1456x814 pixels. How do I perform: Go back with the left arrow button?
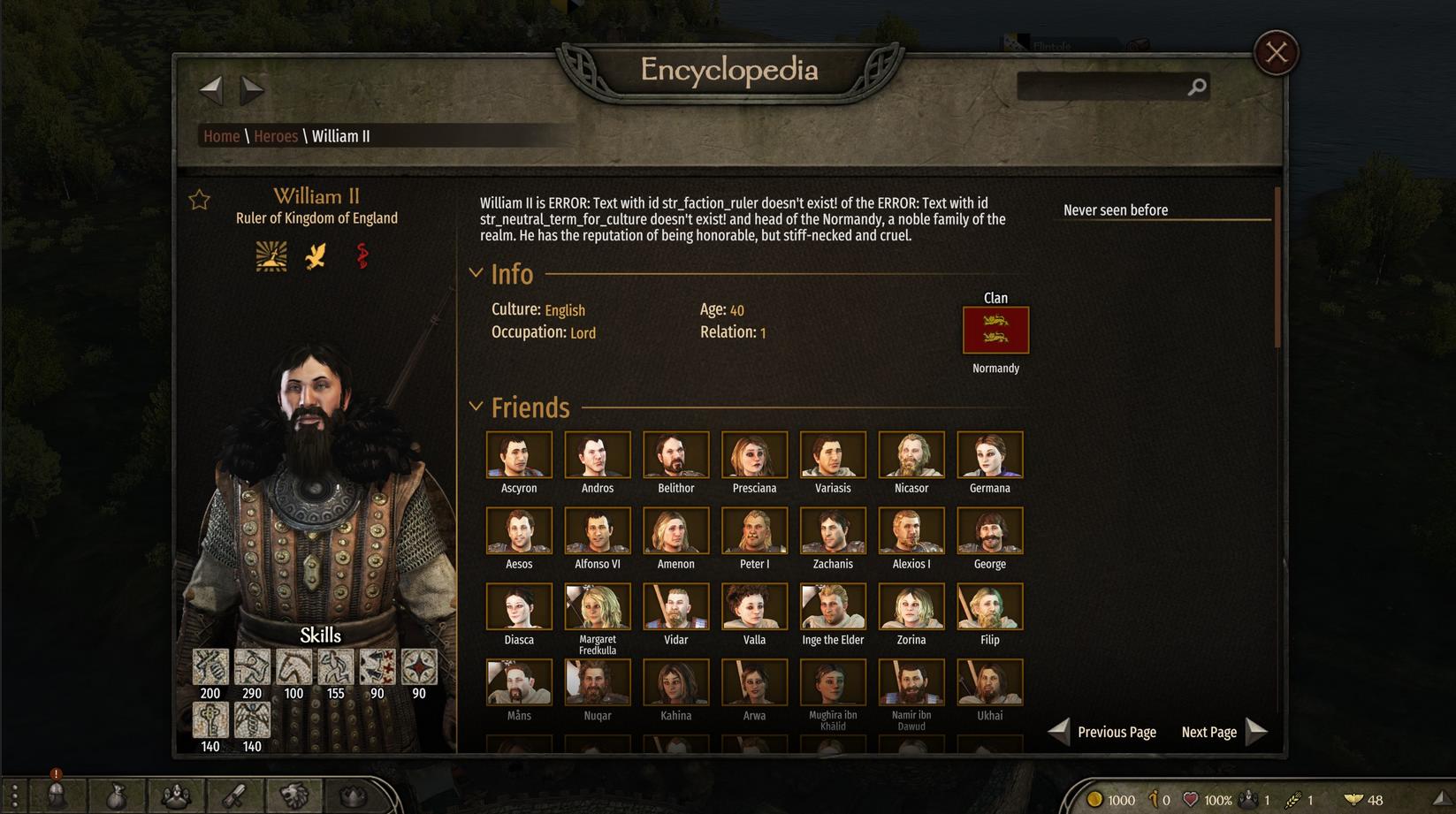click(x=210, y=87)
